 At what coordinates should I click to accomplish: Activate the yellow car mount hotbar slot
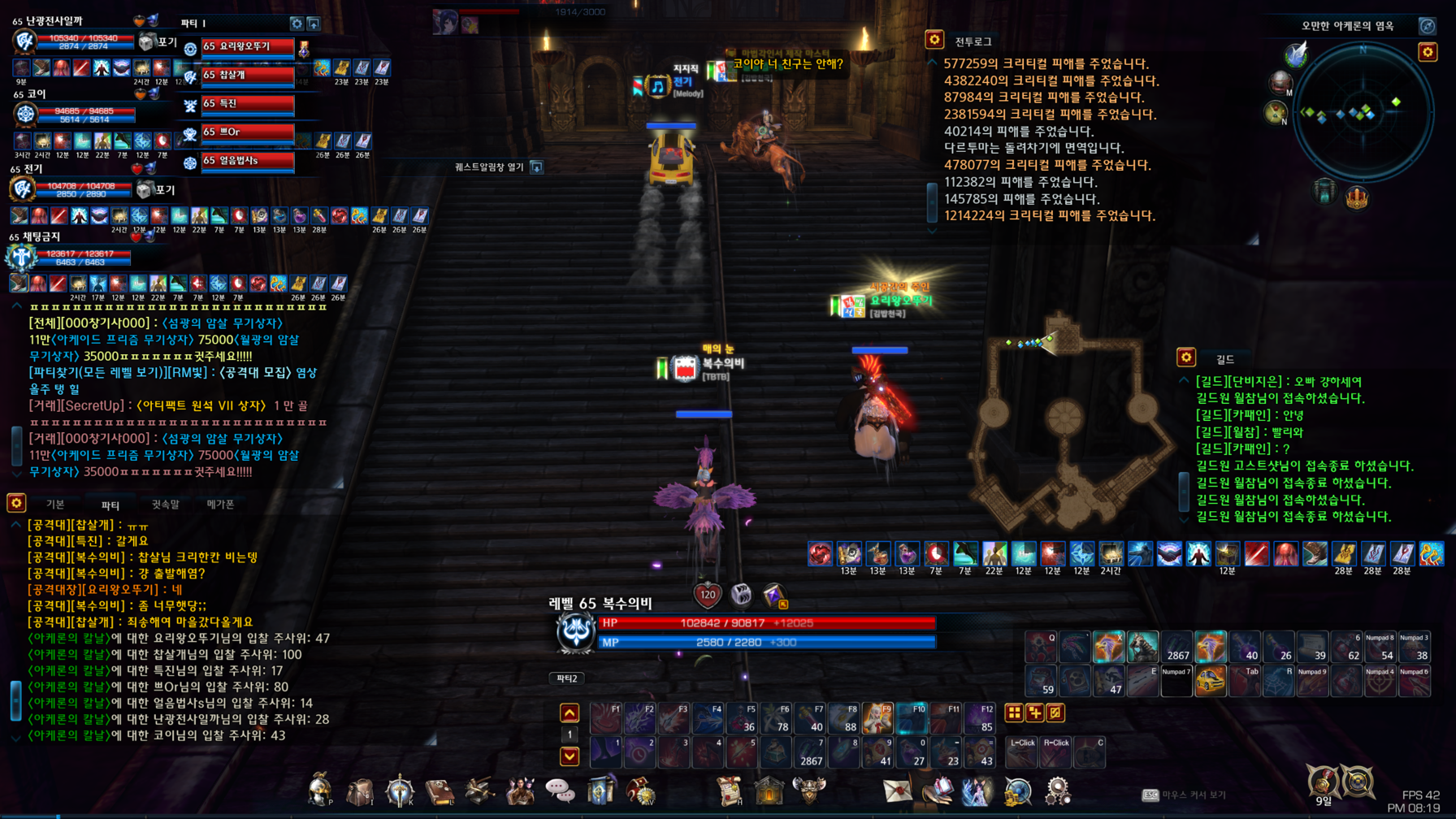click(1210, 682)
